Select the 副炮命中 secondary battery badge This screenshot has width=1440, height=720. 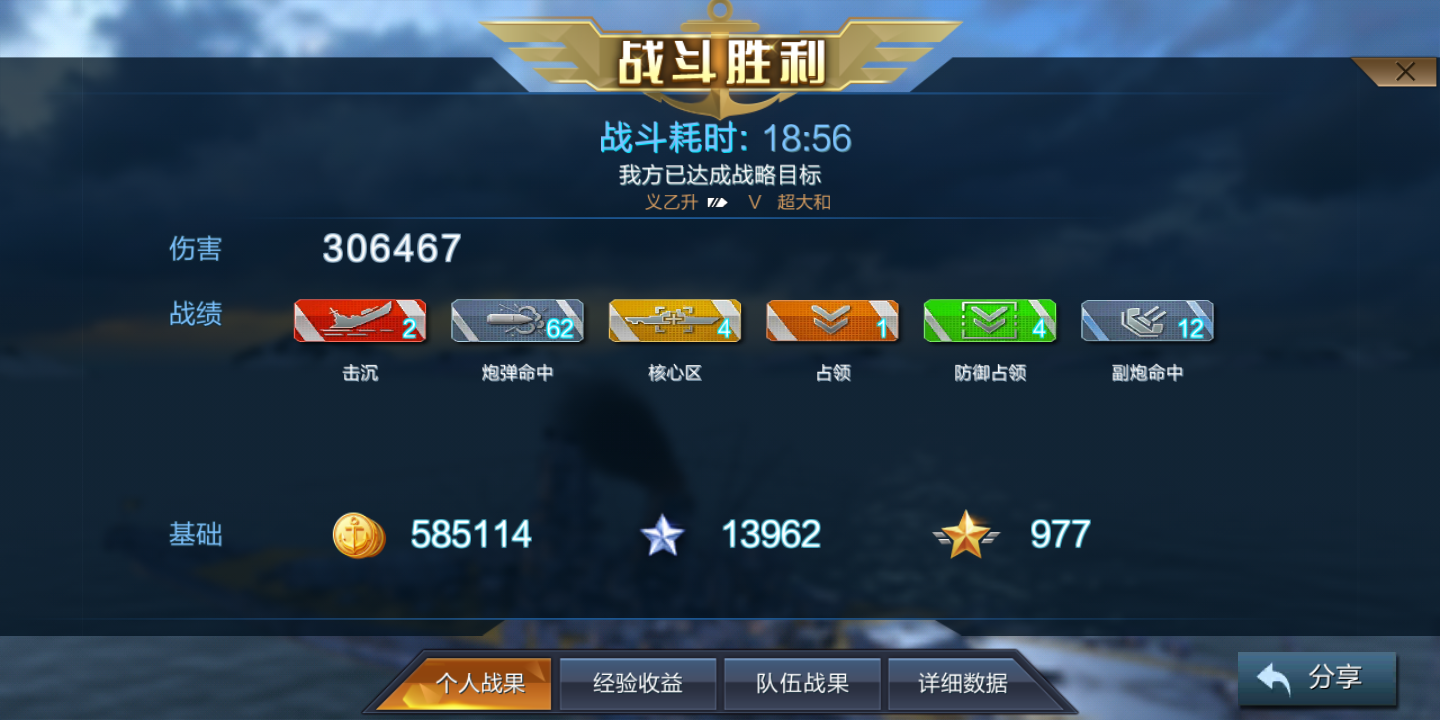(1146, 320)
